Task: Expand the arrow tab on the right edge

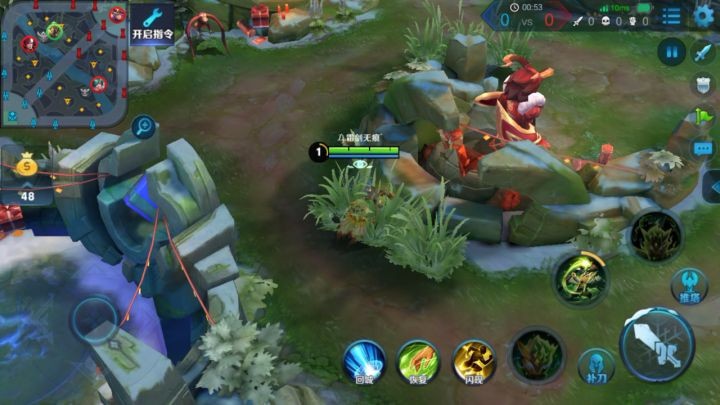Action: coord(713,187)
